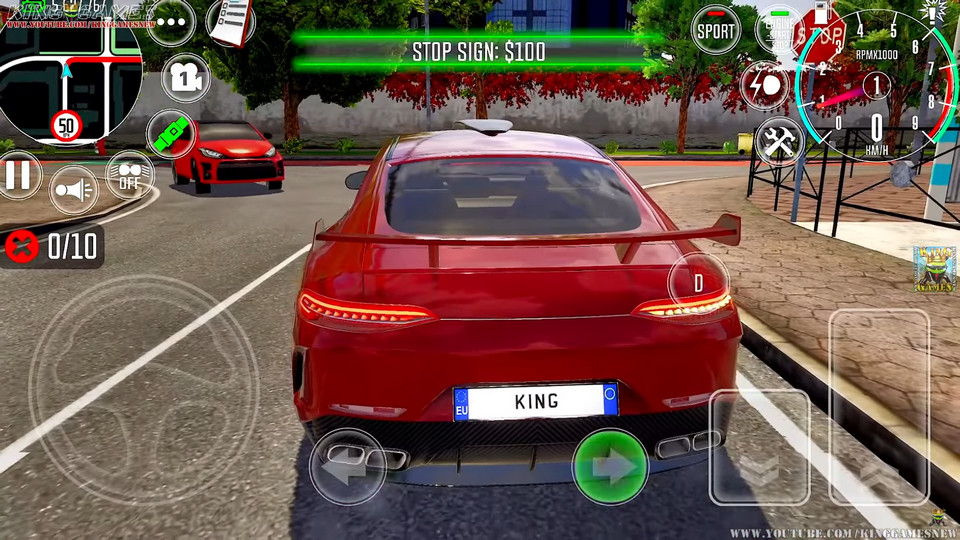This screenshot has width=960, height=540.
Task: Open the repair tools icon
Action: point(779,141)
